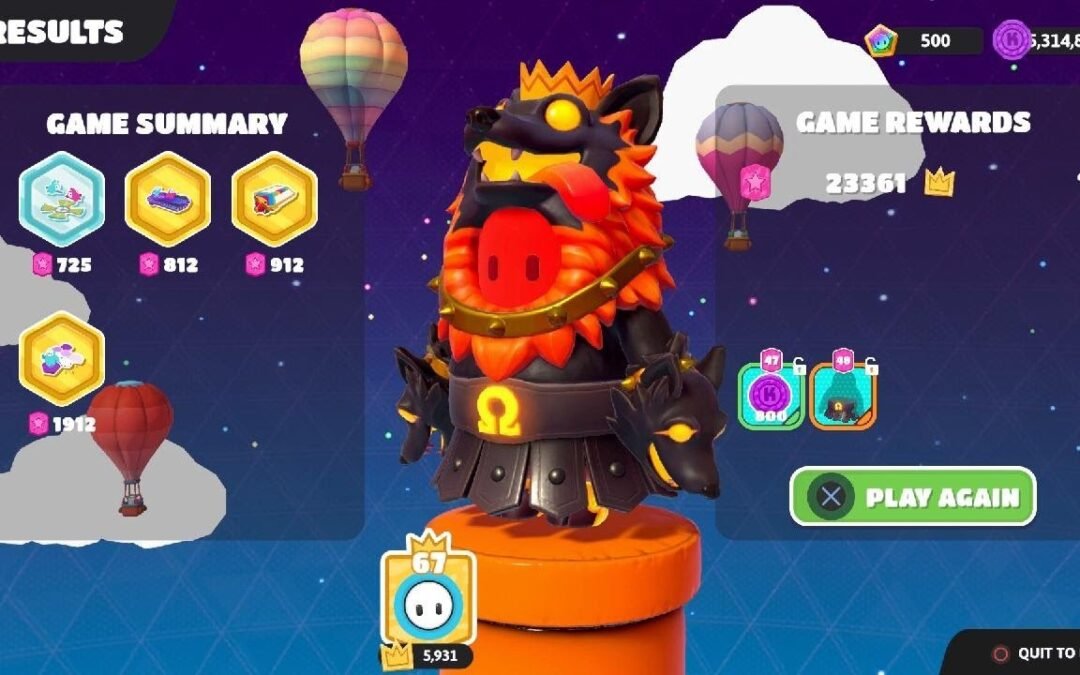Select the gold round medal worth 812

point(168,199)
